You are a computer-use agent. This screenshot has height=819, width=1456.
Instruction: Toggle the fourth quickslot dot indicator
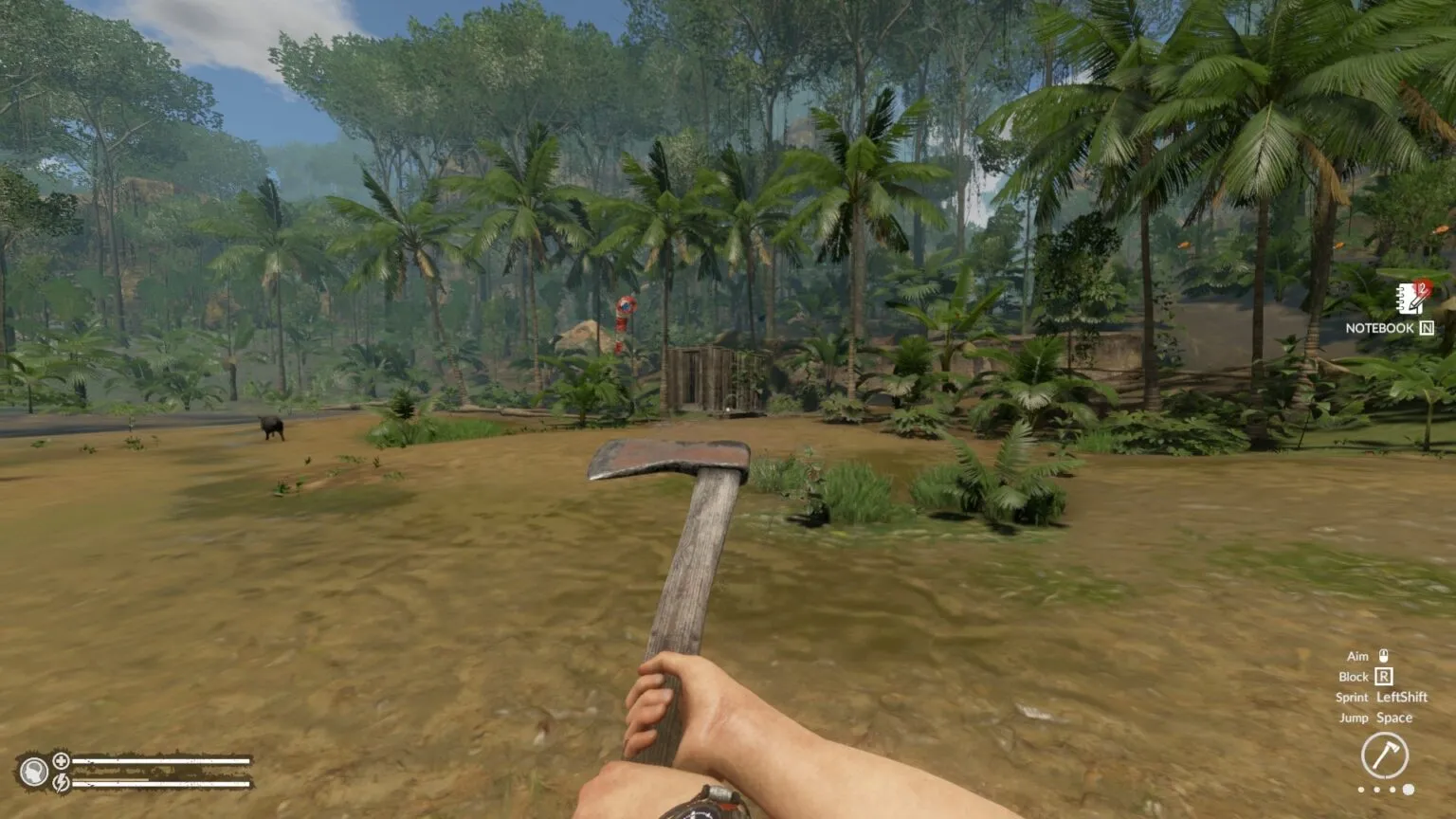(x=1409, y=789)
